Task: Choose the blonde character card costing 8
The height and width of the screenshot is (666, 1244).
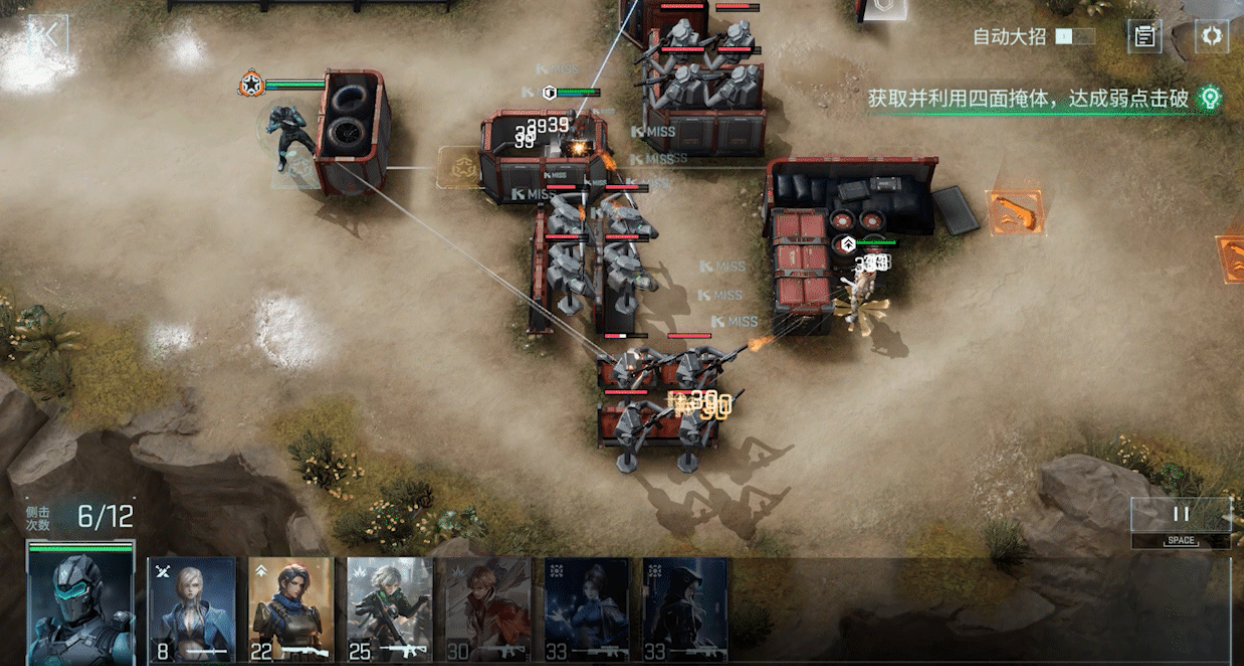Action: pos(192,610)
